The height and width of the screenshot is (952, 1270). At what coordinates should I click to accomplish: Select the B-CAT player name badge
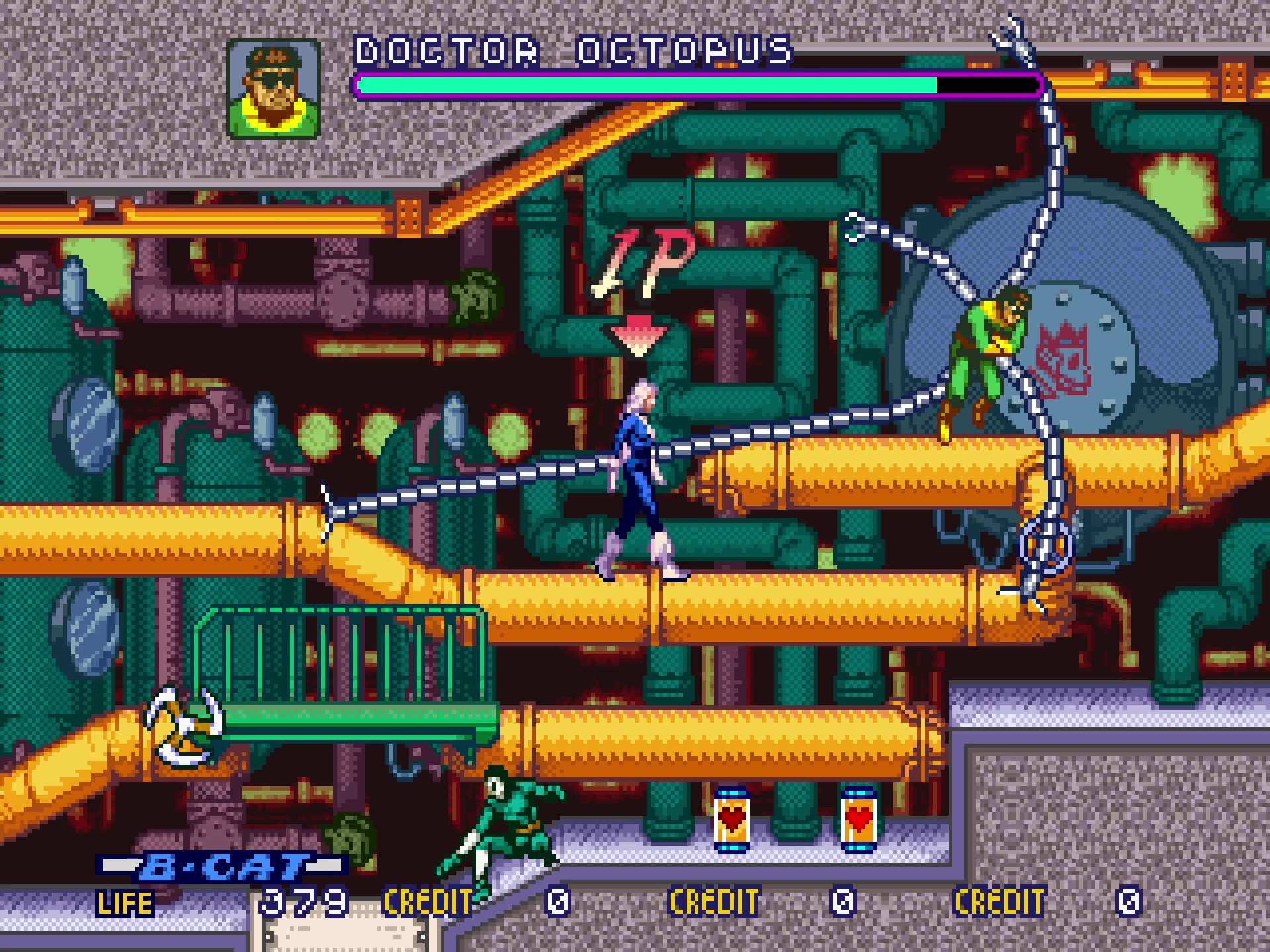(224, 866)
